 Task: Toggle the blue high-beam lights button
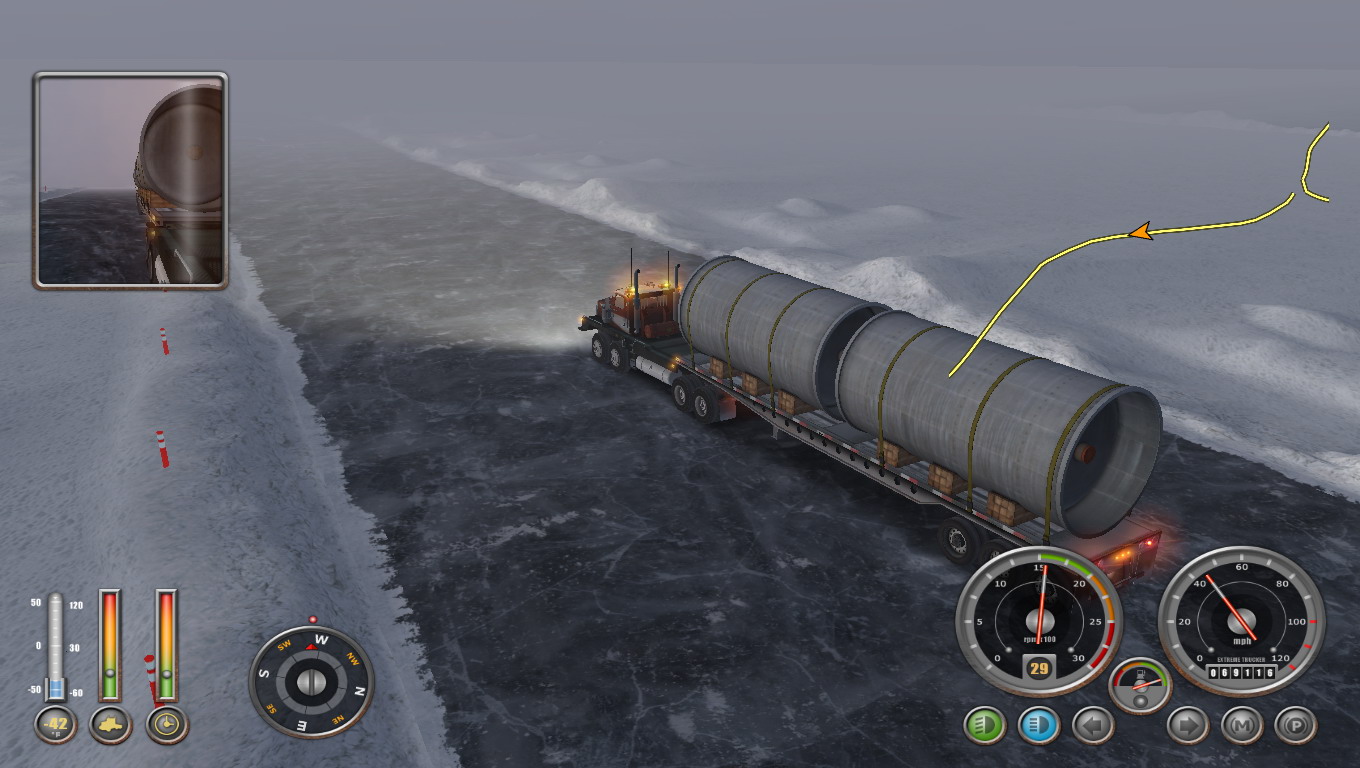(1039, 725)
